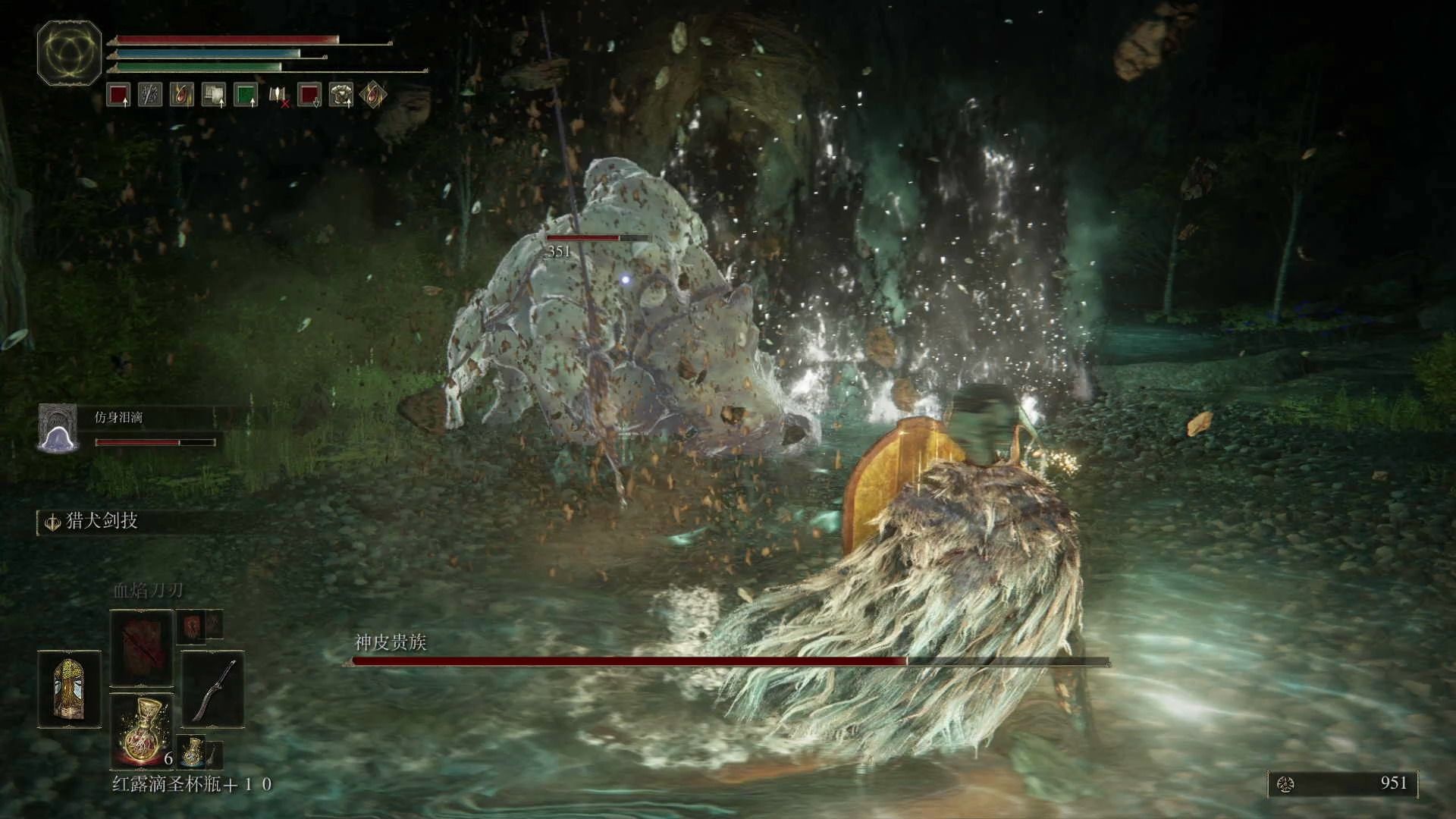Click the armor chestplate buff icon
Viewport: 1456px width, 819px height.
coord(341,96)
